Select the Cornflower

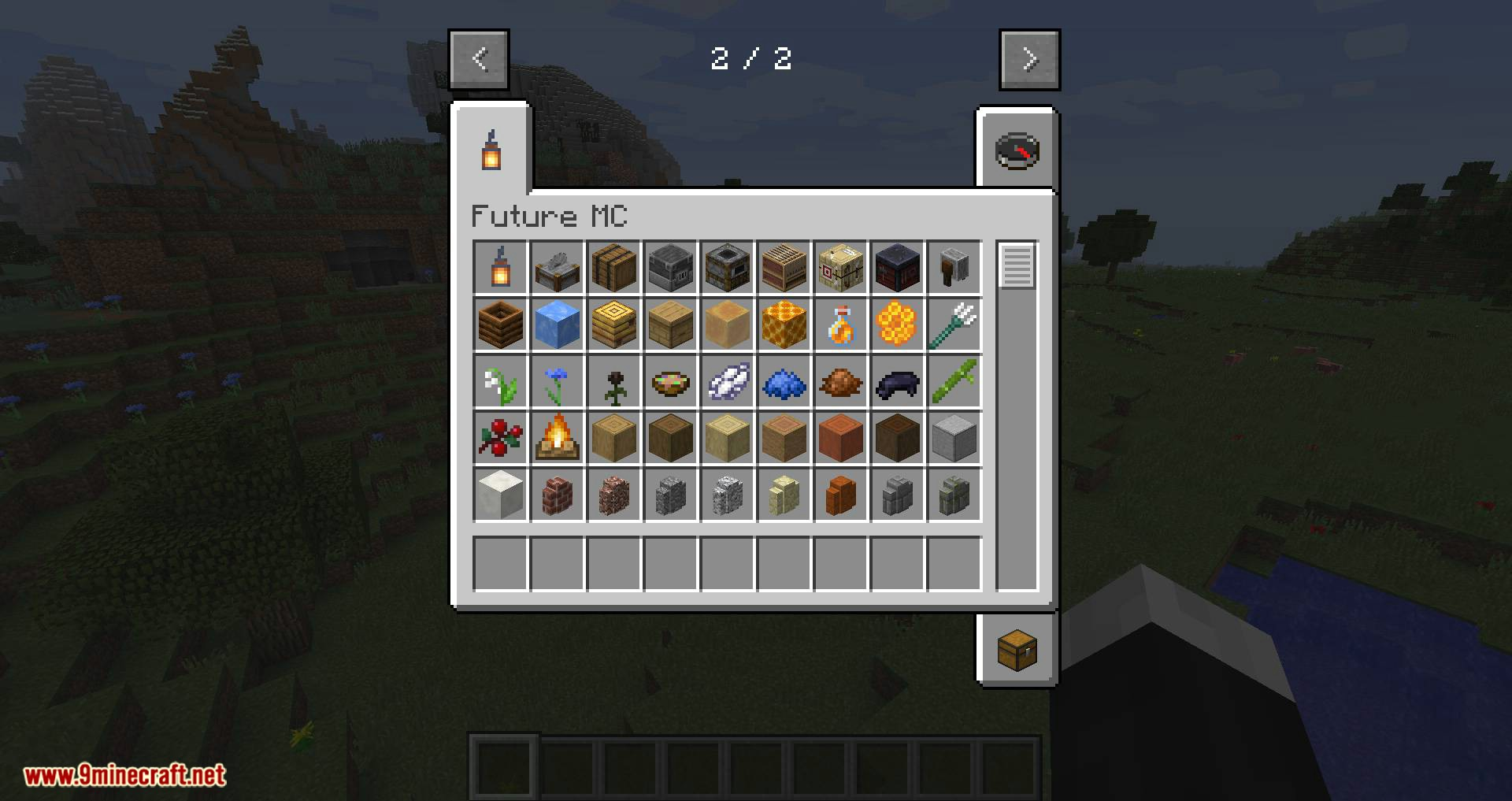click(x=558, y=381)
